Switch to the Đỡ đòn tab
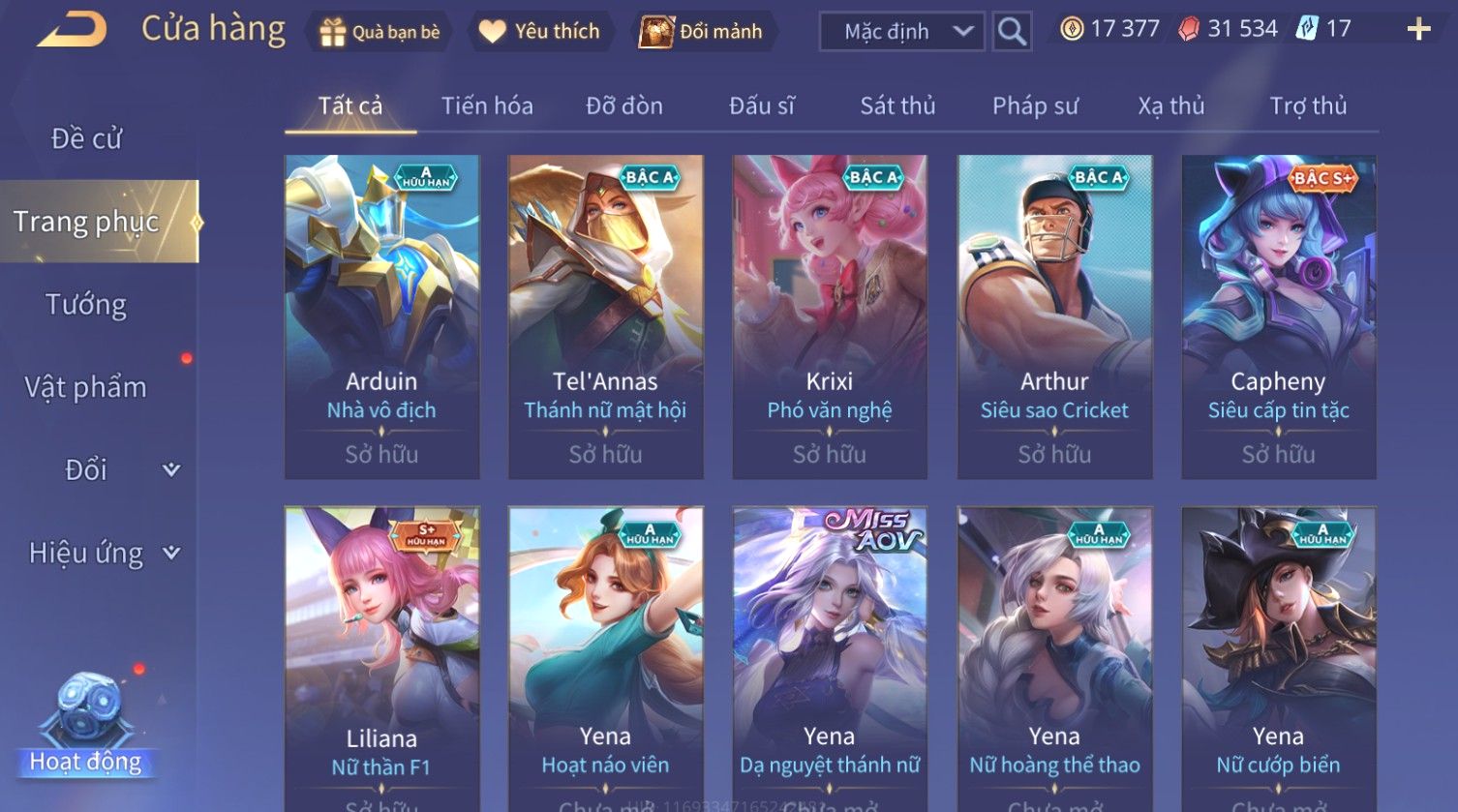Screen dimensions: 1458x812 [624, 105]
